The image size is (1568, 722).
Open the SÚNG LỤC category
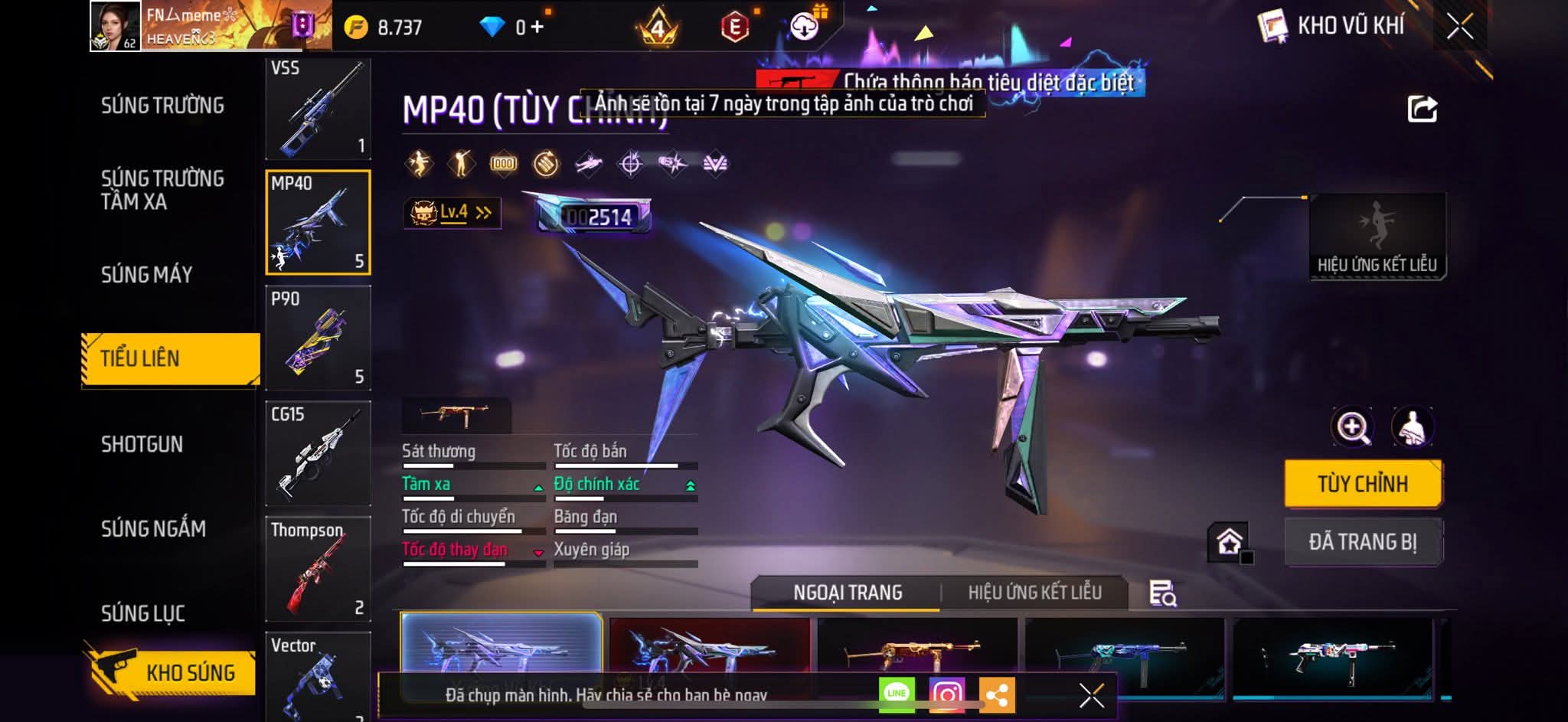tap(143, 613)
